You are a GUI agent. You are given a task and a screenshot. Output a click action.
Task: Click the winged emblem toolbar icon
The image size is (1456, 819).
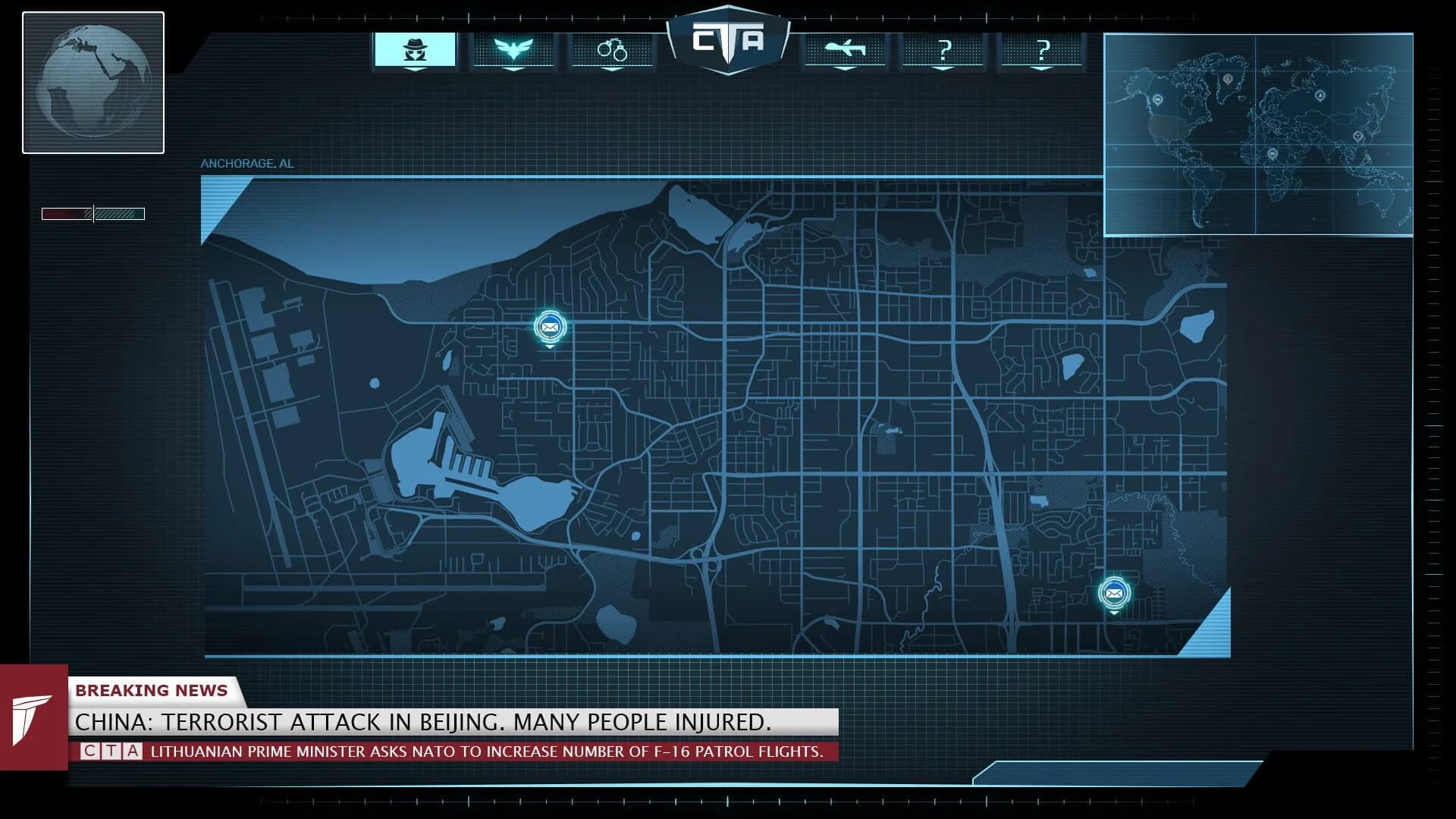click(515, 49)
